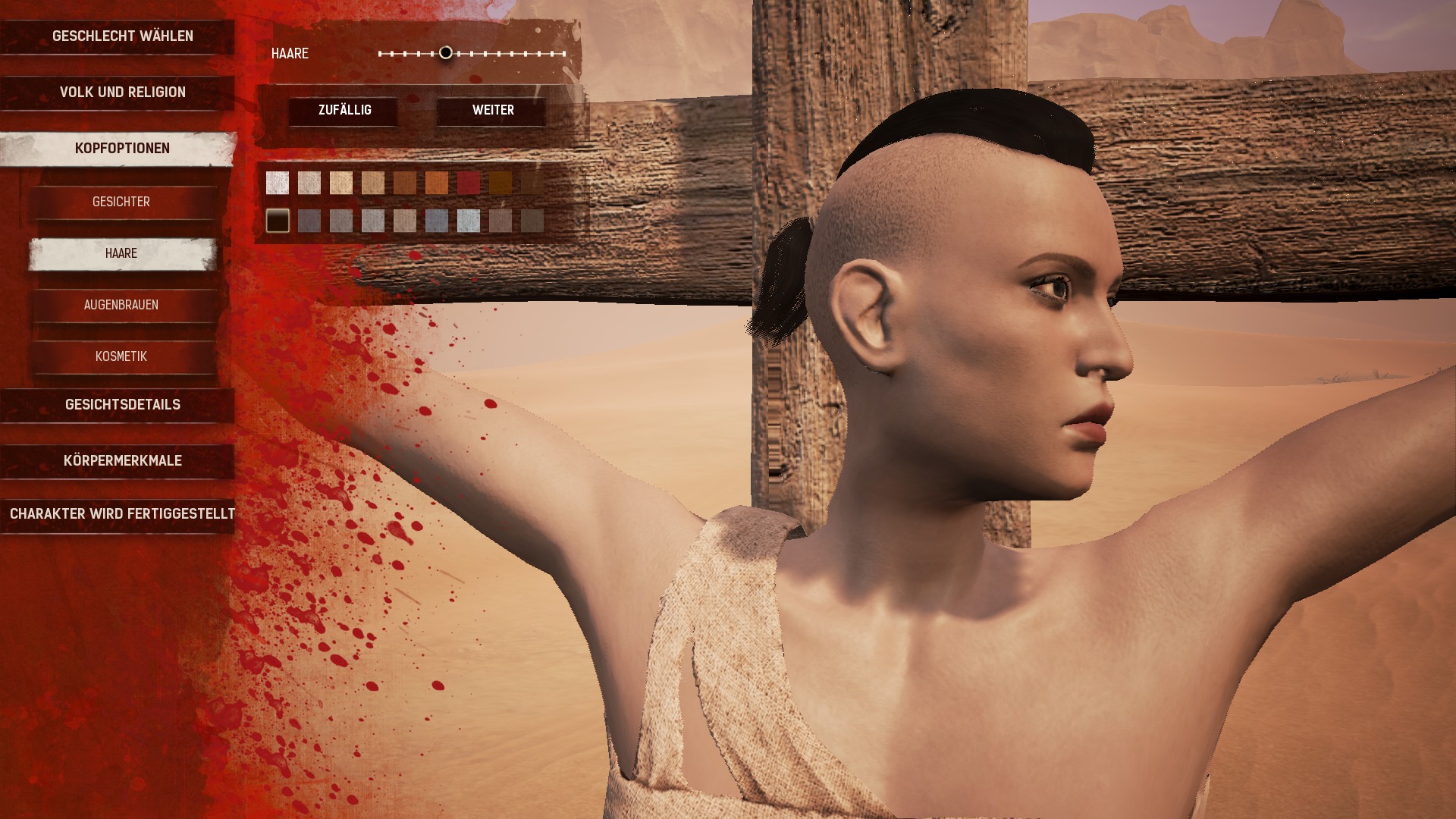Pick the white hair swatch in top row
Viewport: 1456px width, 819px height.
point(278,183)
